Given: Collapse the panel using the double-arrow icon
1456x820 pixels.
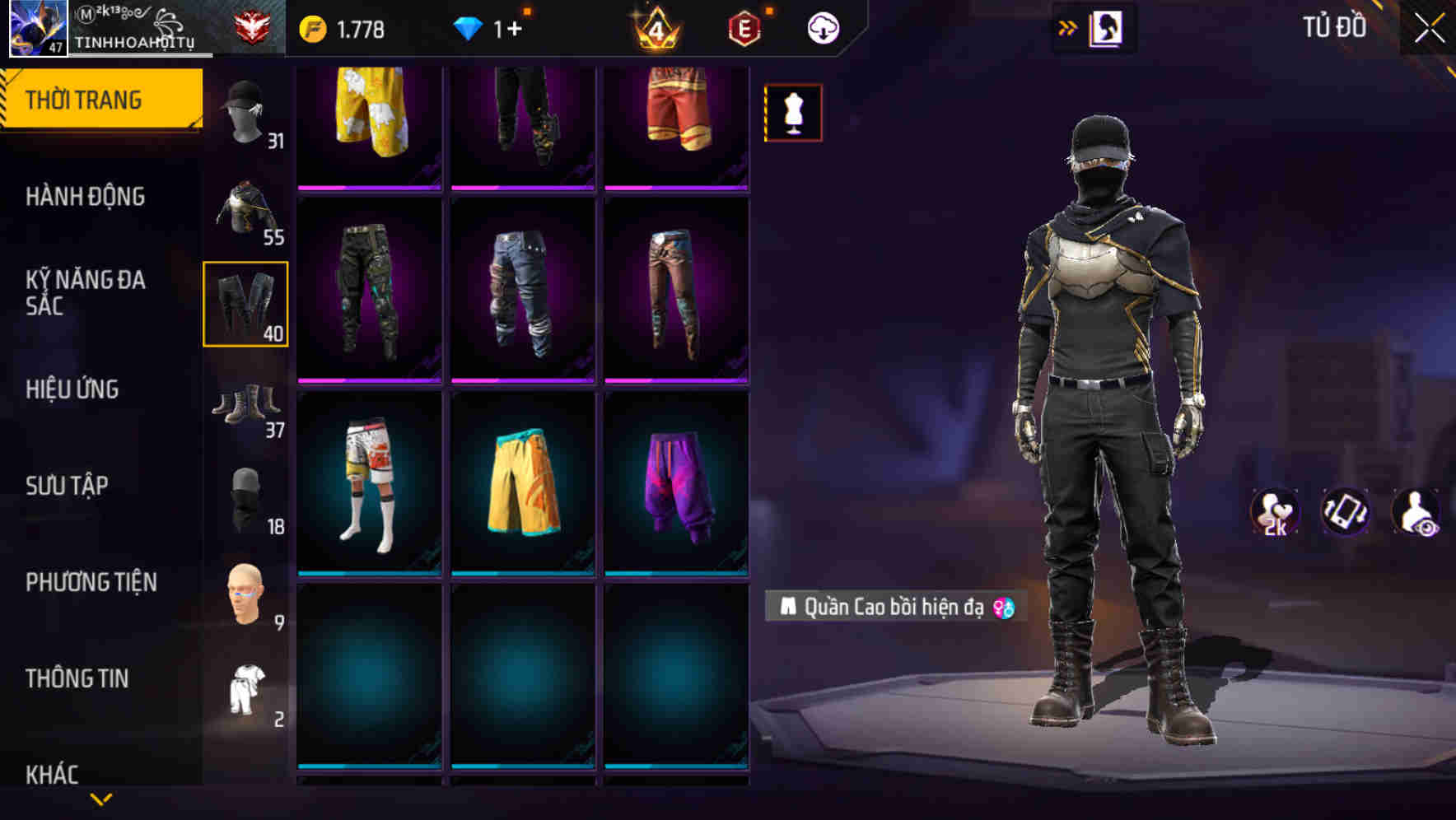Looking at the screenshot, I should (1068, 26).
